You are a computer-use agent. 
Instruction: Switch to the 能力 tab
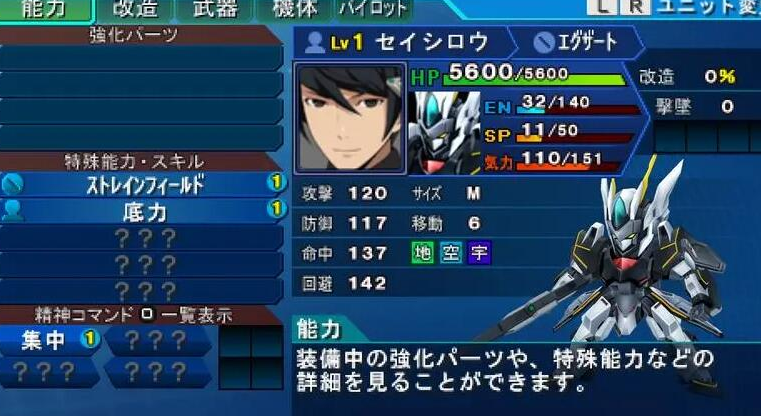(x=44, y=10)
